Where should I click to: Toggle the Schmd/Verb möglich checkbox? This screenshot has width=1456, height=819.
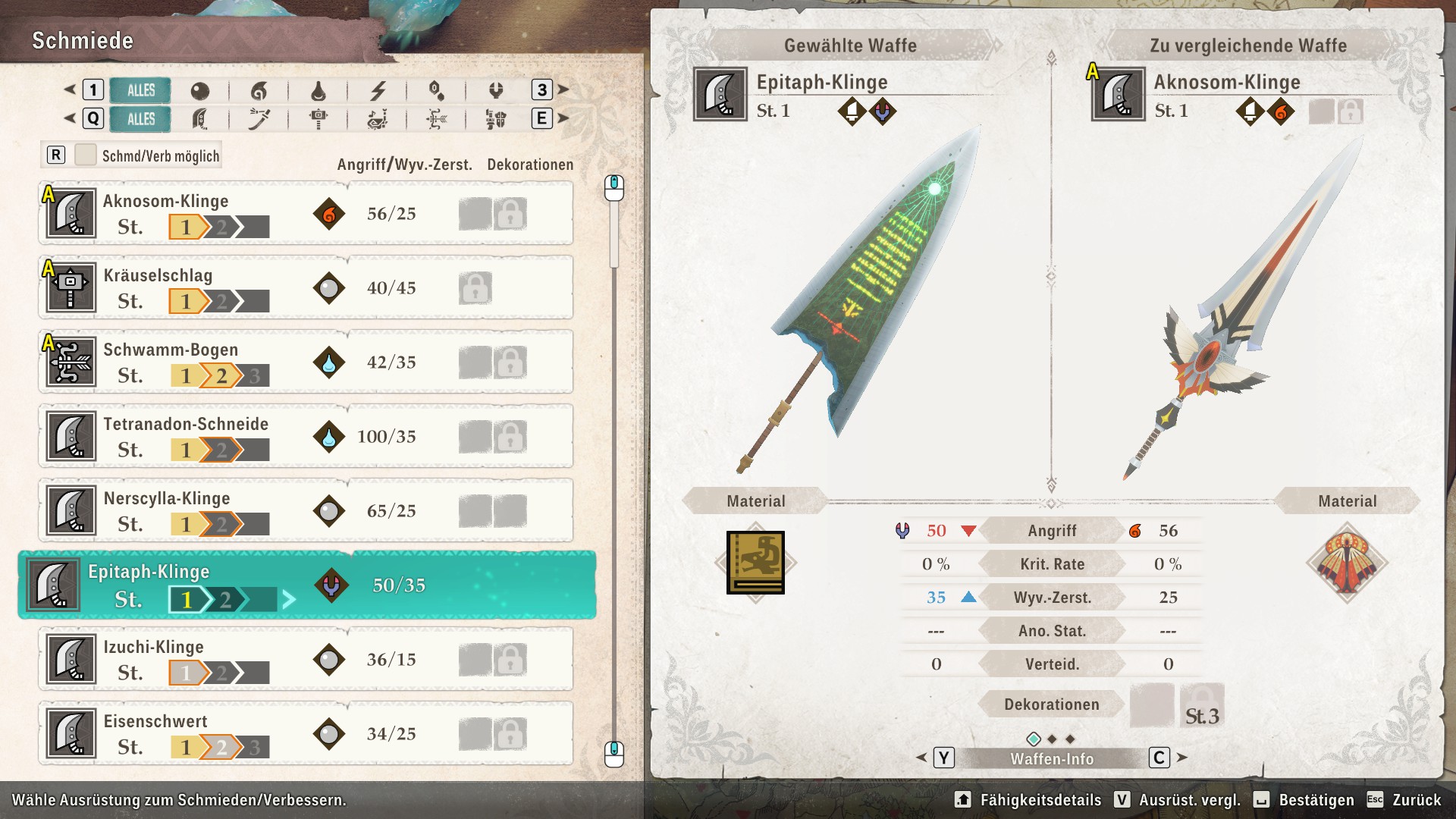(86, 155)
